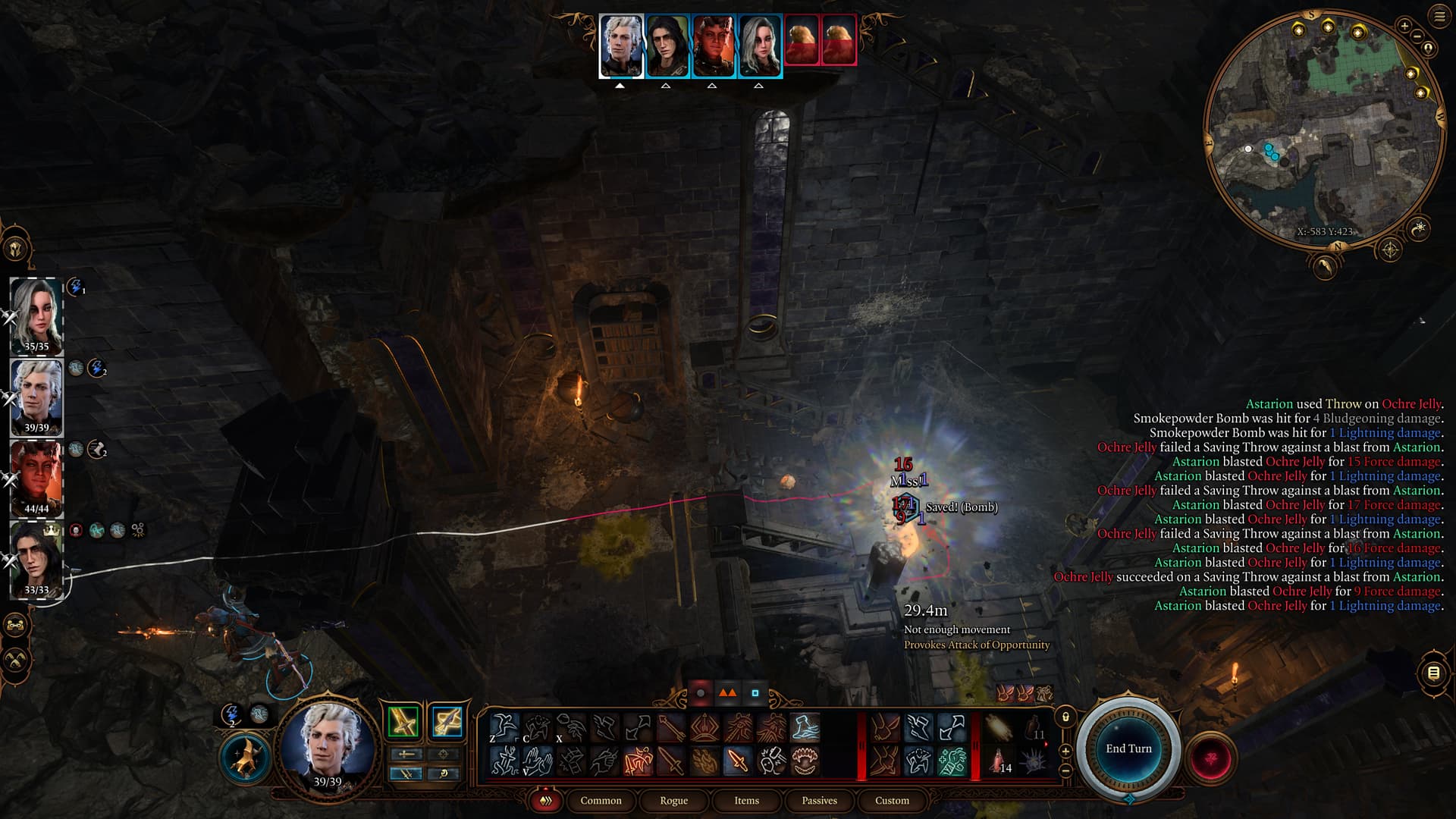Open the main menu hamburger button
This screenshot has width=1456, height=819.
(1439, 16)
